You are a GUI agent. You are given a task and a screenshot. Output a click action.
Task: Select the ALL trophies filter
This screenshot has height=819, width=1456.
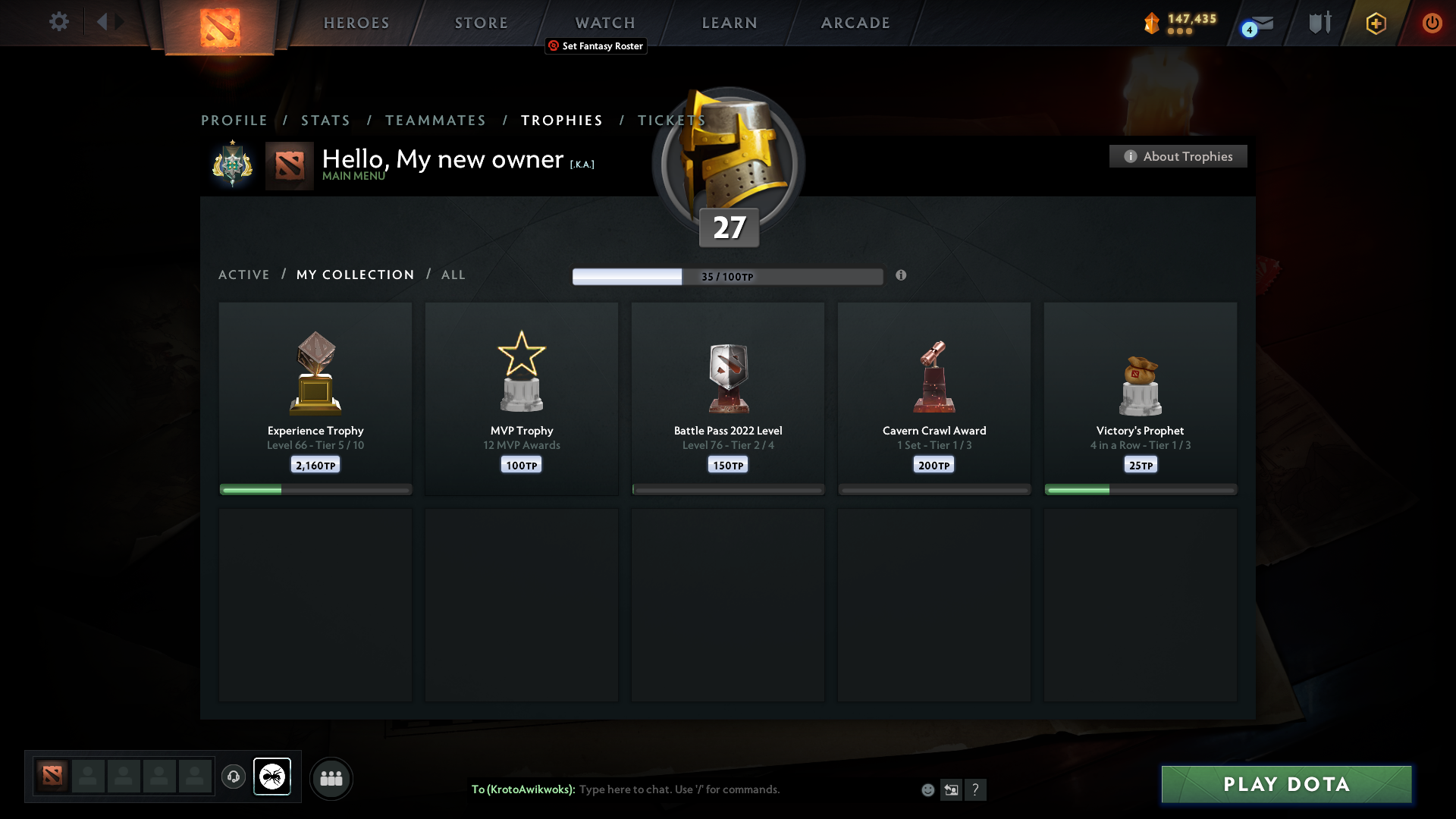453,275
